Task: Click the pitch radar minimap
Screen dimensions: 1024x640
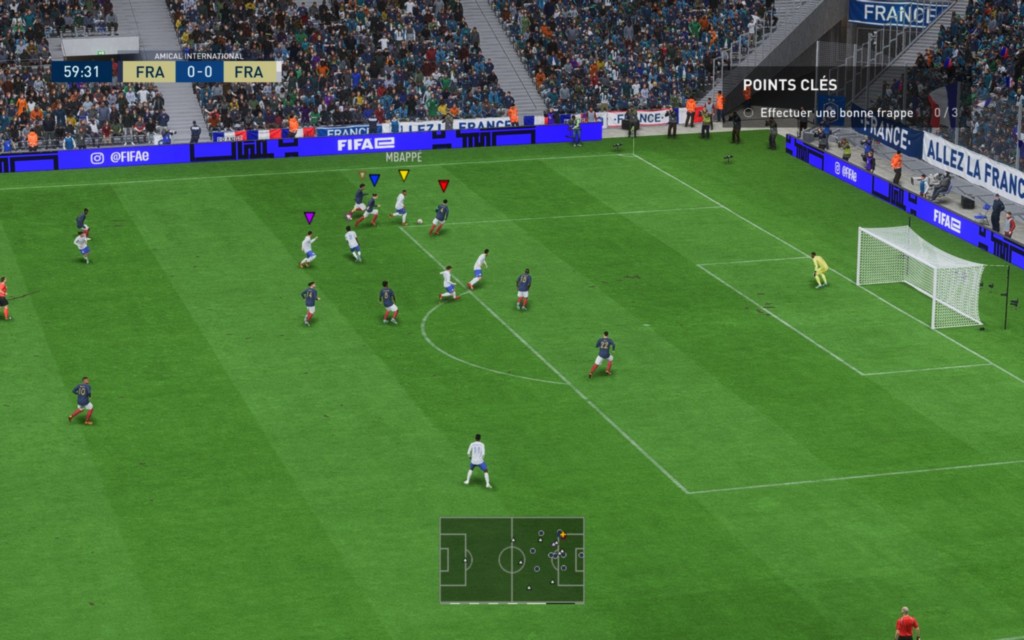Action: click(x=511, y=560)
